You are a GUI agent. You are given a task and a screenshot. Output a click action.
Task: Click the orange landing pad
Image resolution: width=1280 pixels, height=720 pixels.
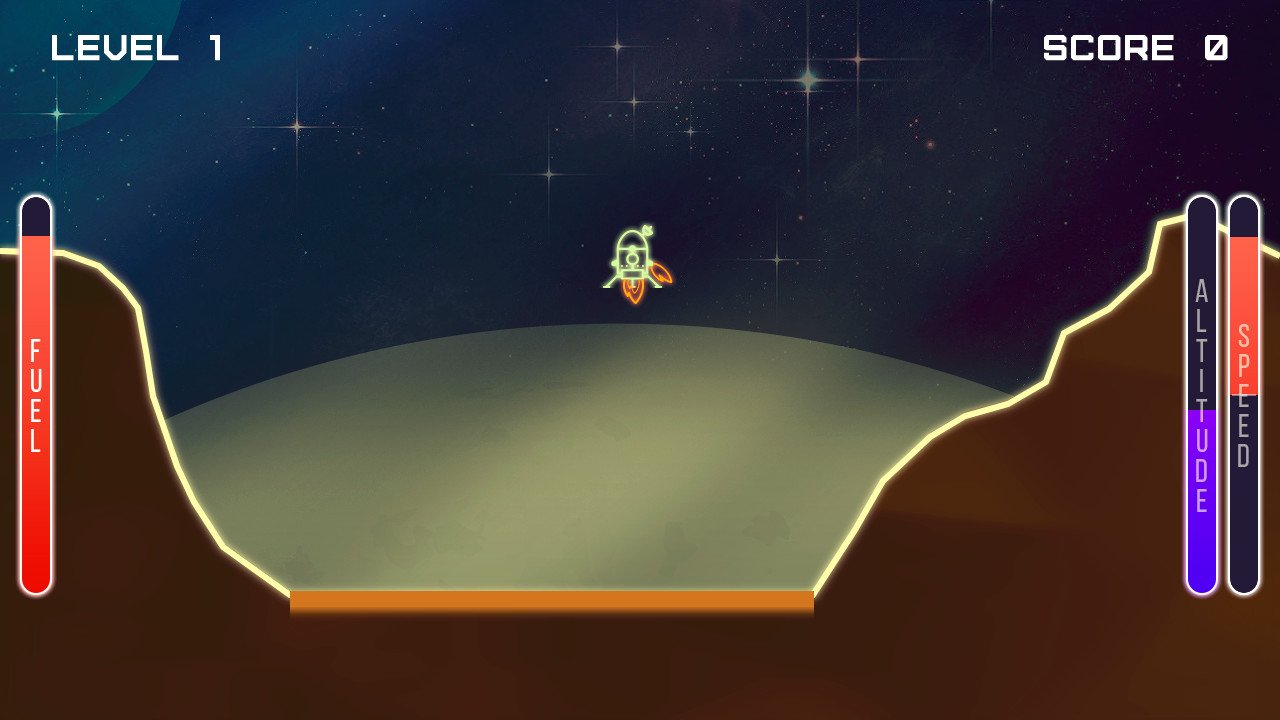550,600
